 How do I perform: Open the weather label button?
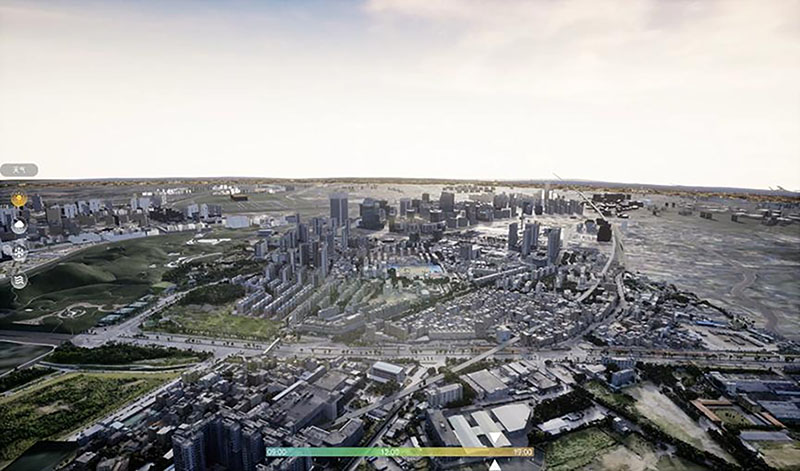click(x=19, y=170)
